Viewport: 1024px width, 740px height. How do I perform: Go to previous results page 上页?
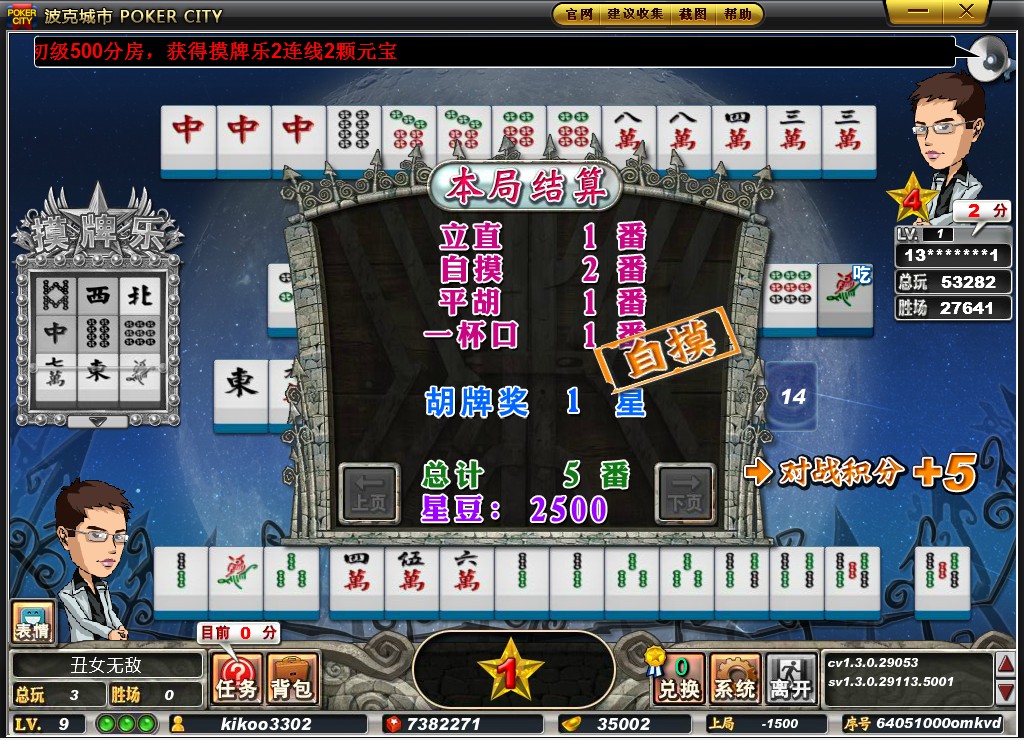(x=369, y=494)
